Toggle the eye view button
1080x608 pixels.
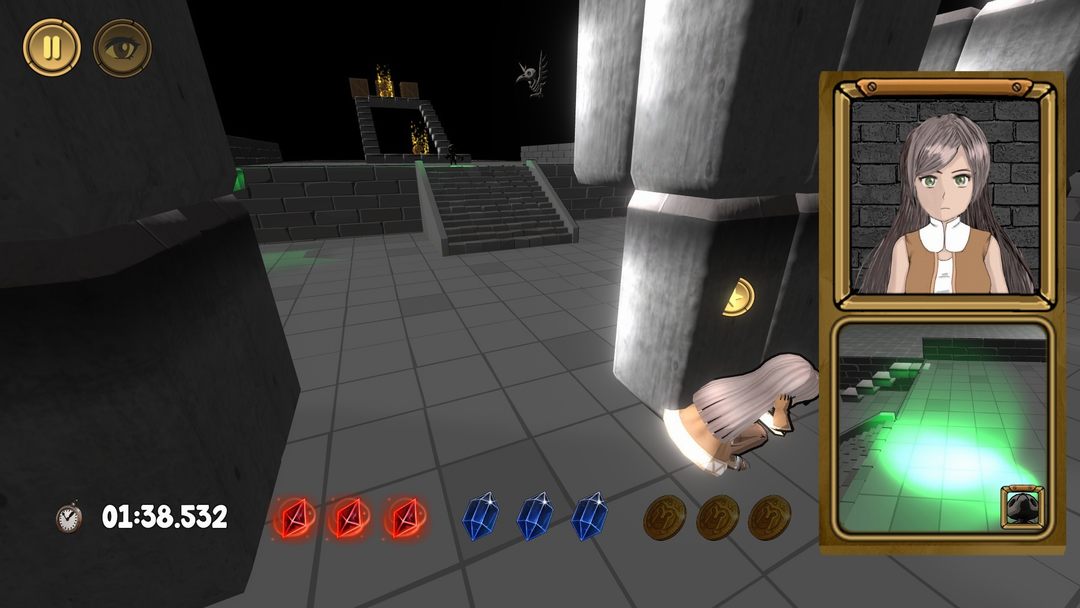tap(122, 48)
